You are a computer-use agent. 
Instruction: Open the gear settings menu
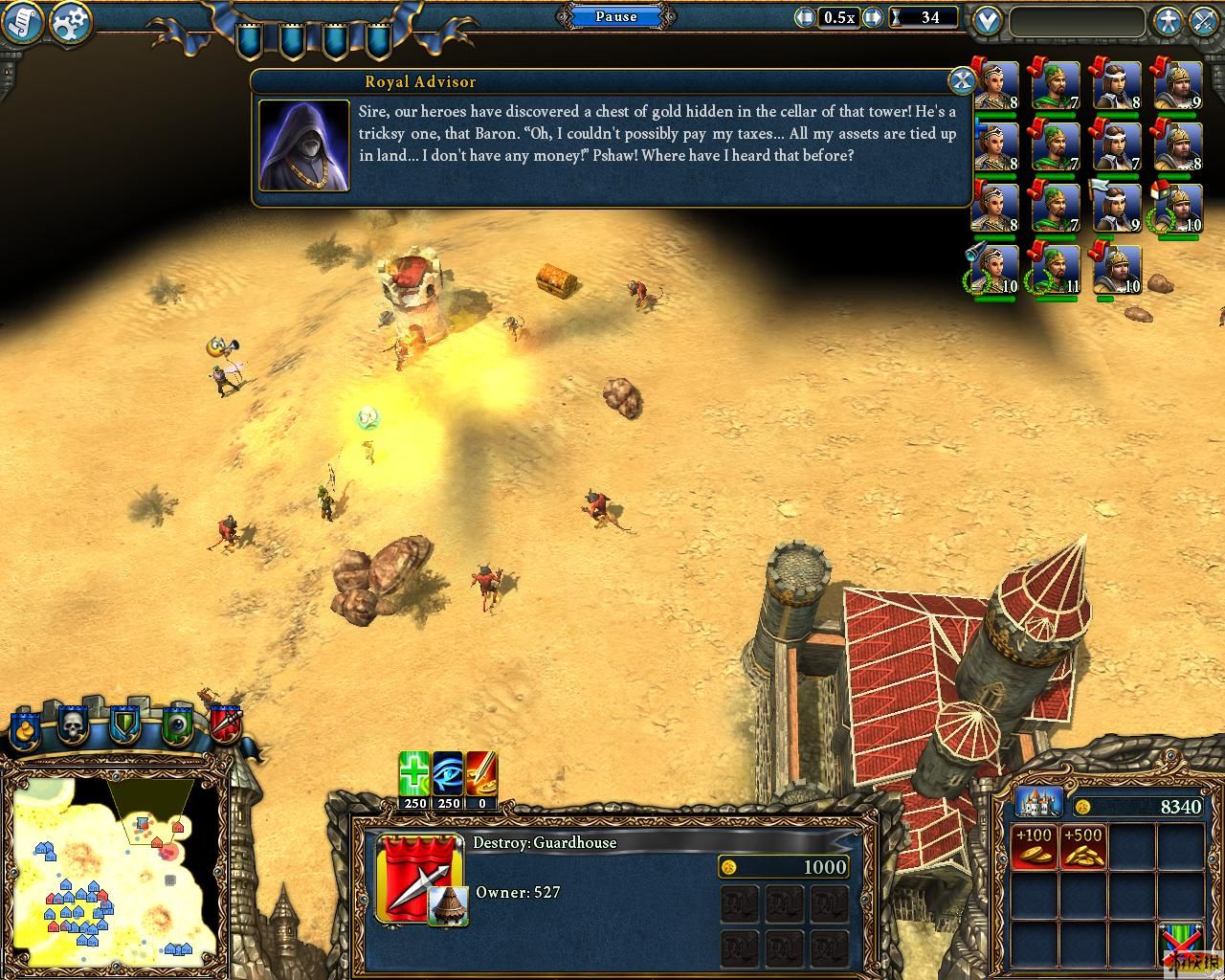[x=70, y=23]
